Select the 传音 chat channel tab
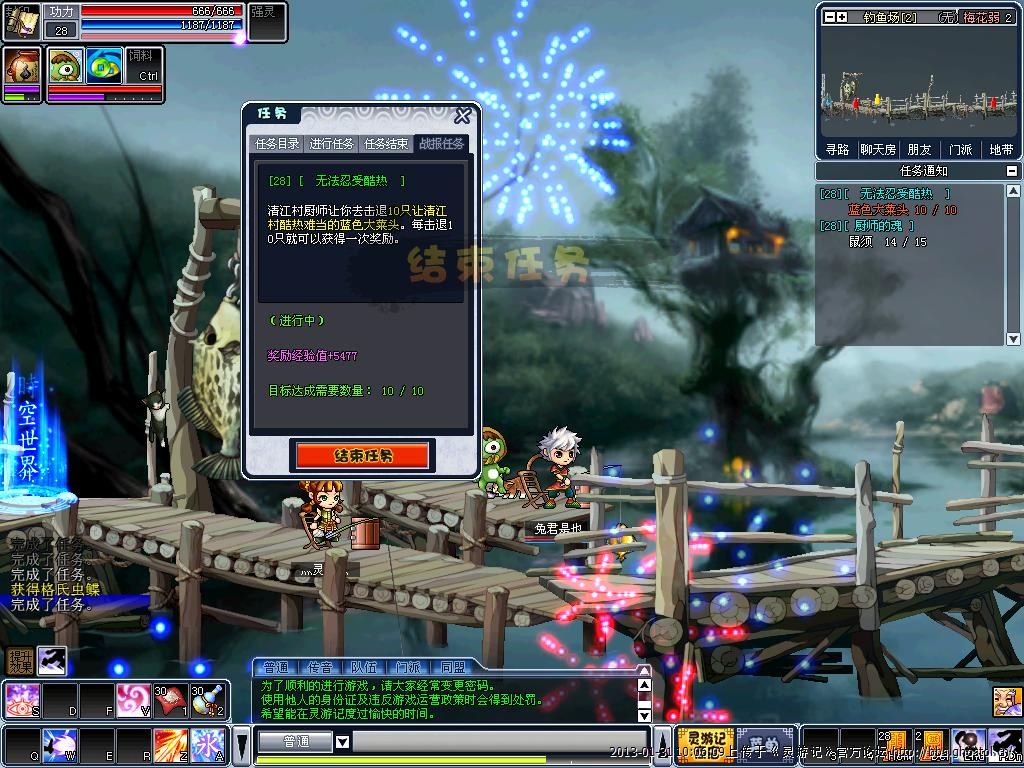 pyautogui.click(x=320, y=667)
